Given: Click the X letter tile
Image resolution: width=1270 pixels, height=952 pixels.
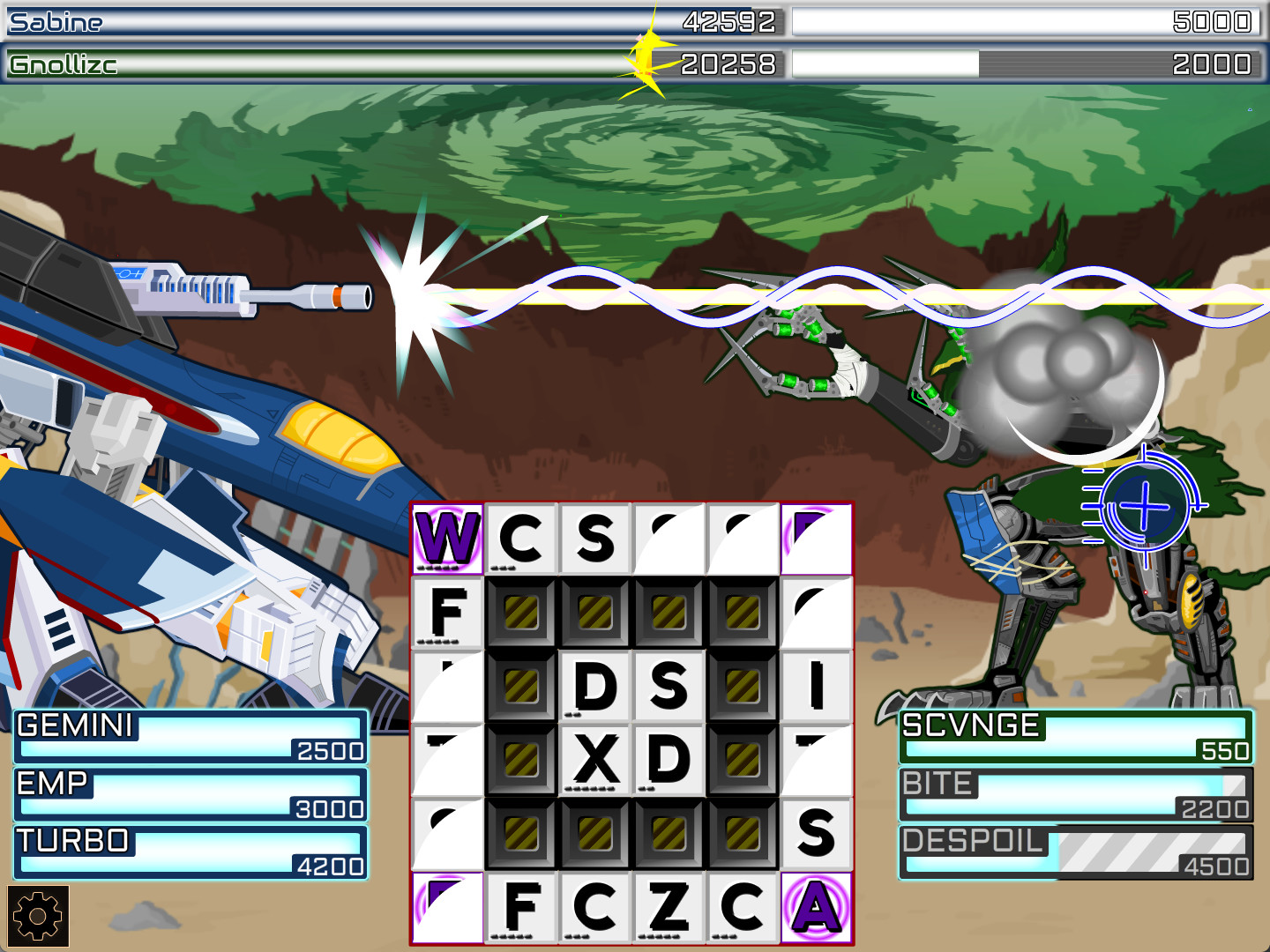Looking at the screenshot, I should click(594, 758).
